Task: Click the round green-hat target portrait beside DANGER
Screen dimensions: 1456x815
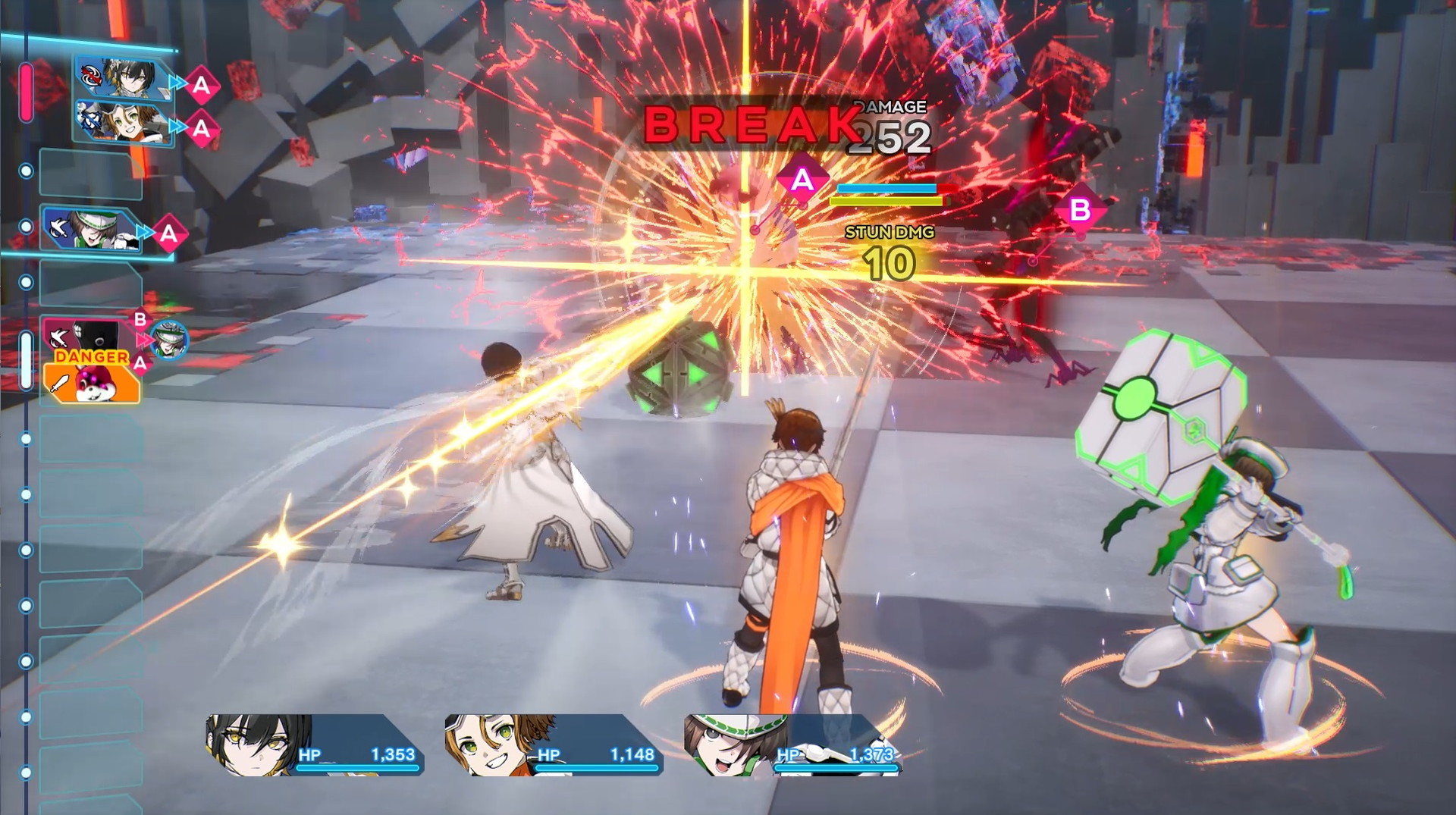Action: coord(168,338)
